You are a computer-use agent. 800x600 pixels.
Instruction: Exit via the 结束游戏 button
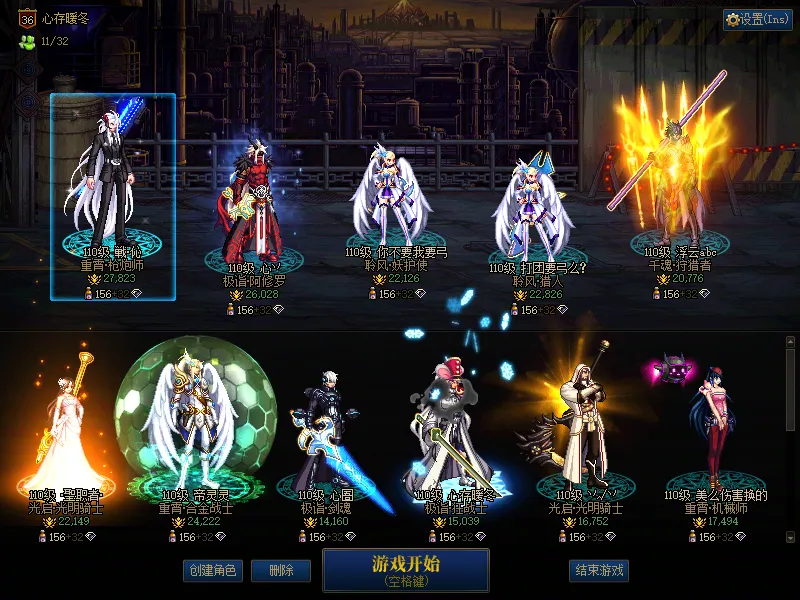[x=599, y=570]
